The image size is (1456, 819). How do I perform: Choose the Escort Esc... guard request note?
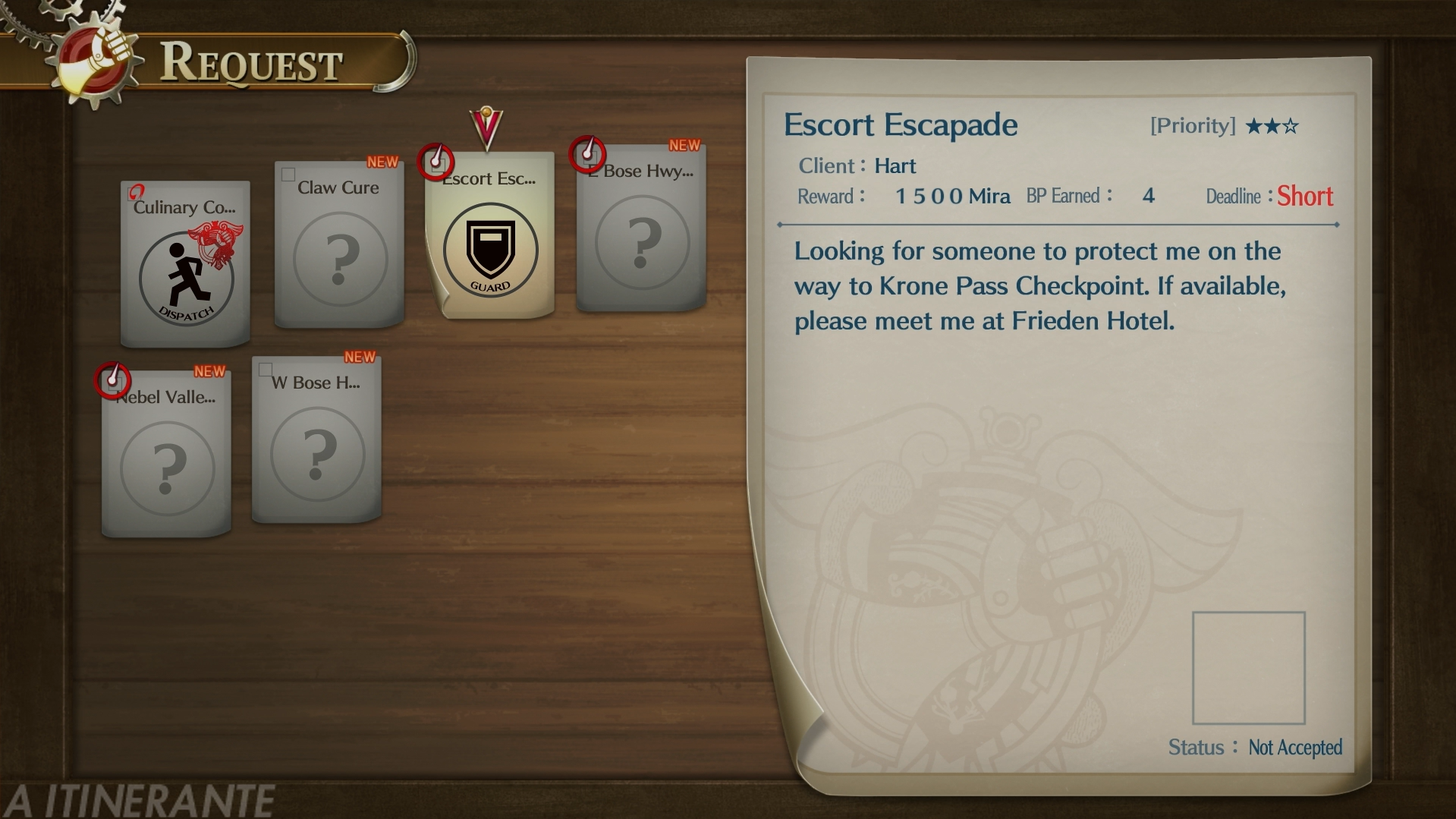pos(490,235)
